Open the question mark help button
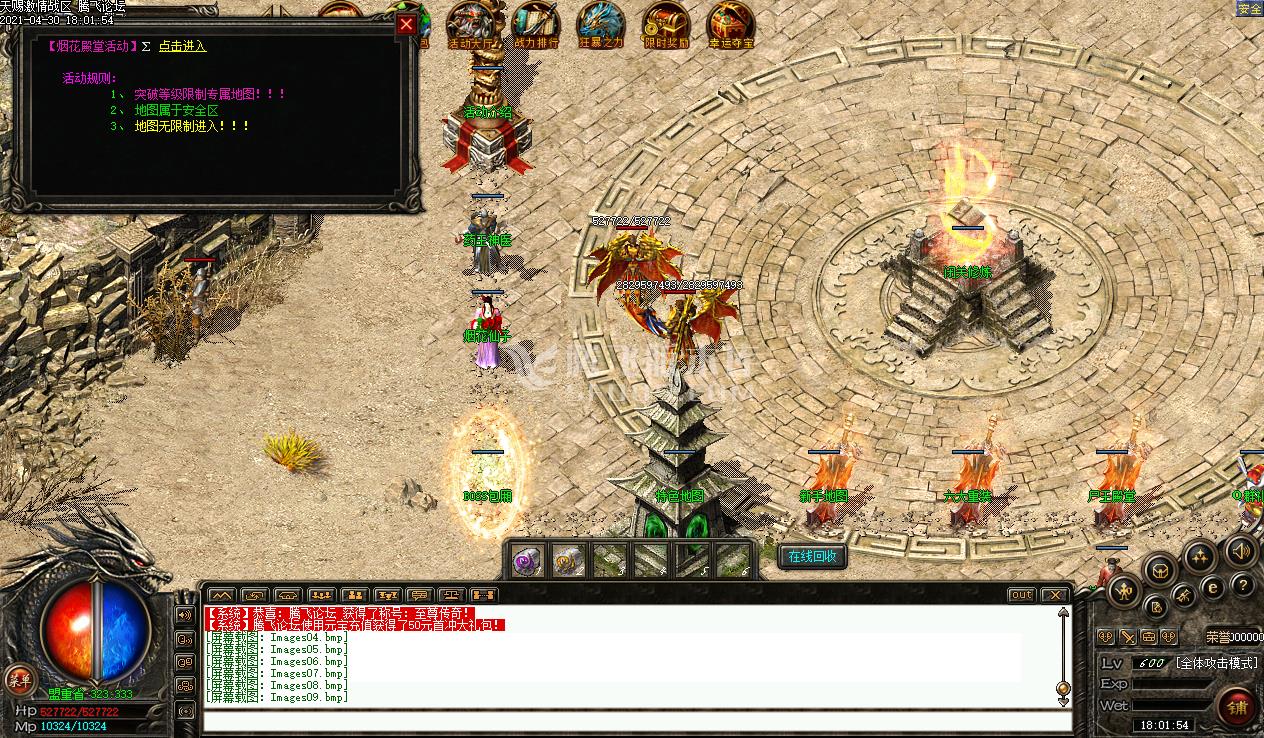This screenshot has height=738, width=1264. (x=1242, y=586)
